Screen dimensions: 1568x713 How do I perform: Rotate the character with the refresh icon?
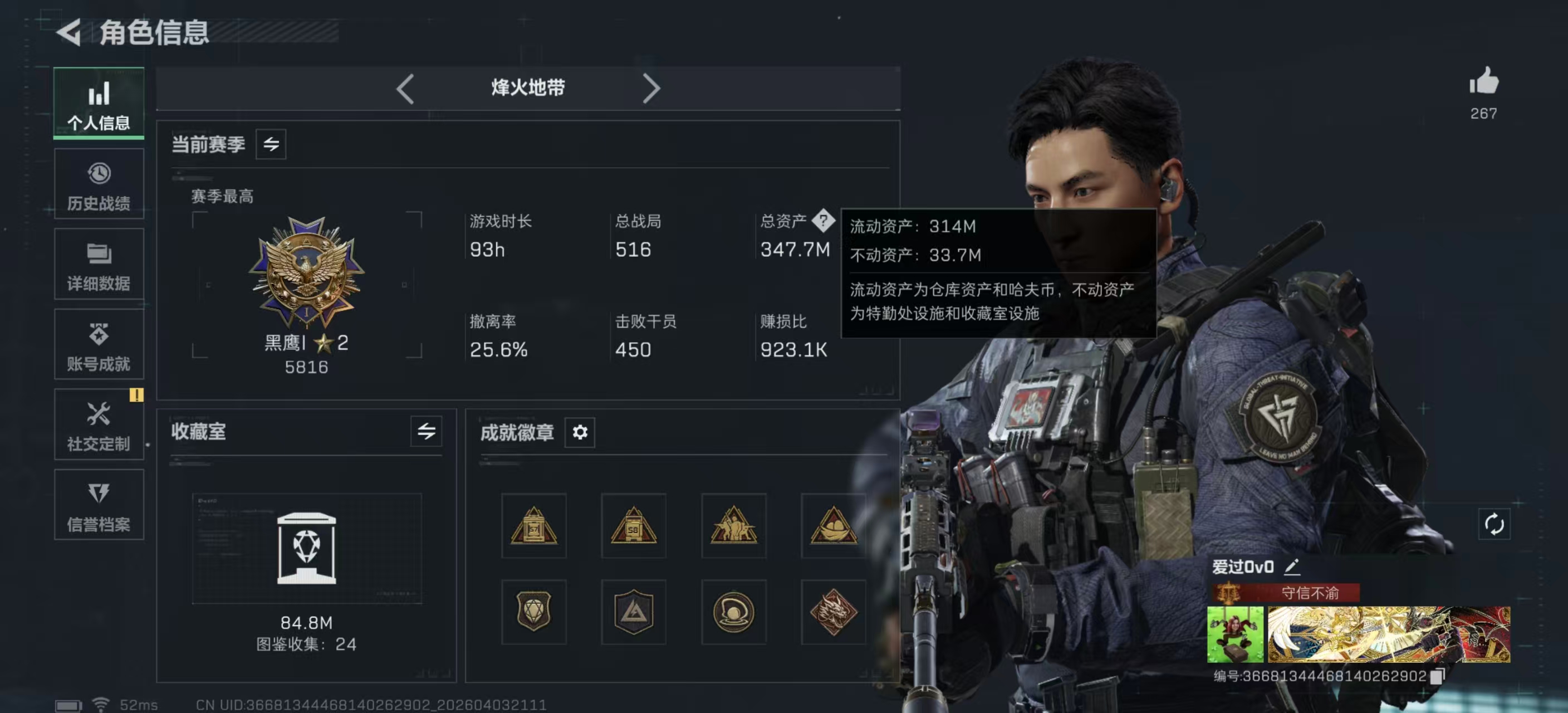pos(1494,524)
